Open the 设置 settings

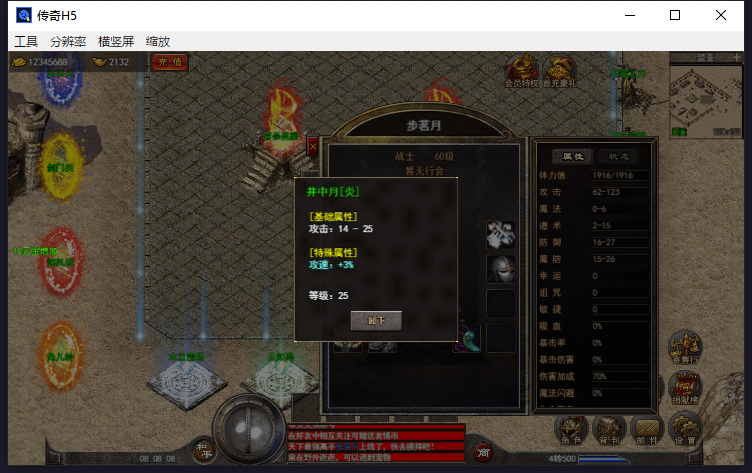coord(684,430)
